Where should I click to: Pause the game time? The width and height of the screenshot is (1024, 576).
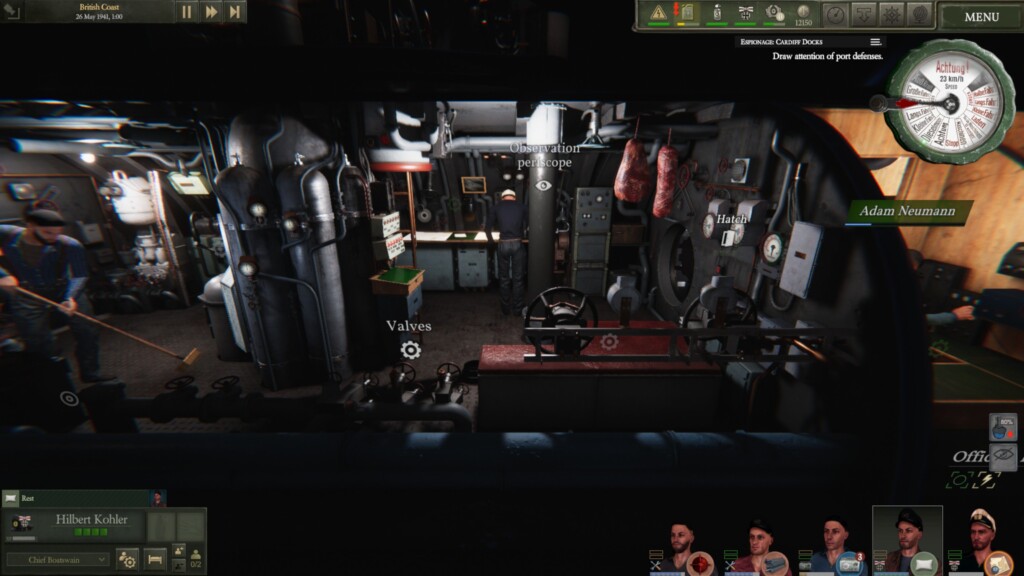[x=187, y=12]
